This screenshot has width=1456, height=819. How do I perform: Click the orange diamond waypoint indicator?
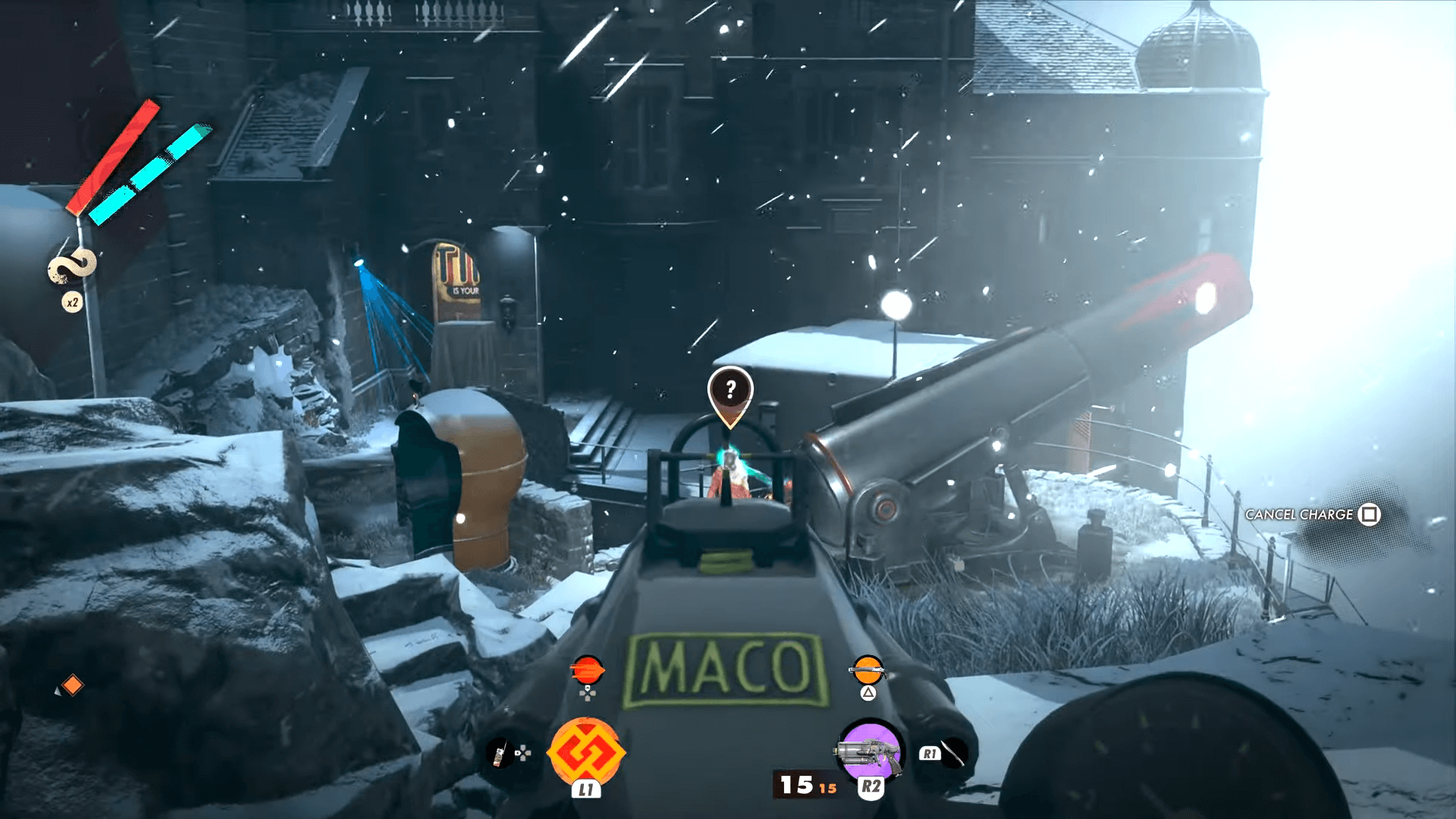pyautogui.click(x=72, y=686)
